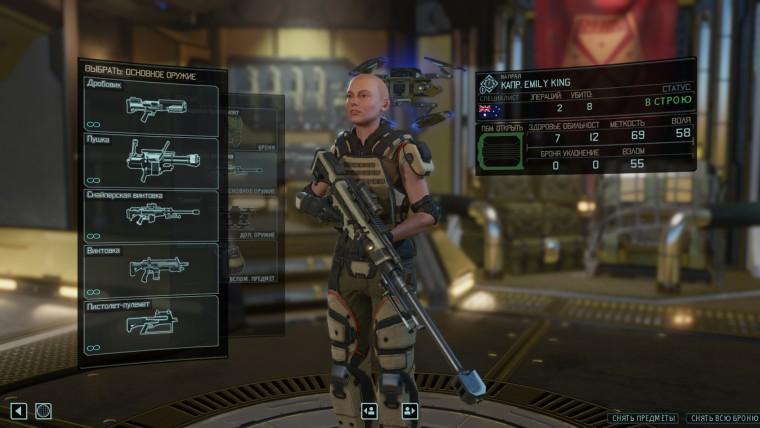Select the Дробовик shotgun weapon
The width and height of the screenshot is (760, 428).
[x=151, y=108]
